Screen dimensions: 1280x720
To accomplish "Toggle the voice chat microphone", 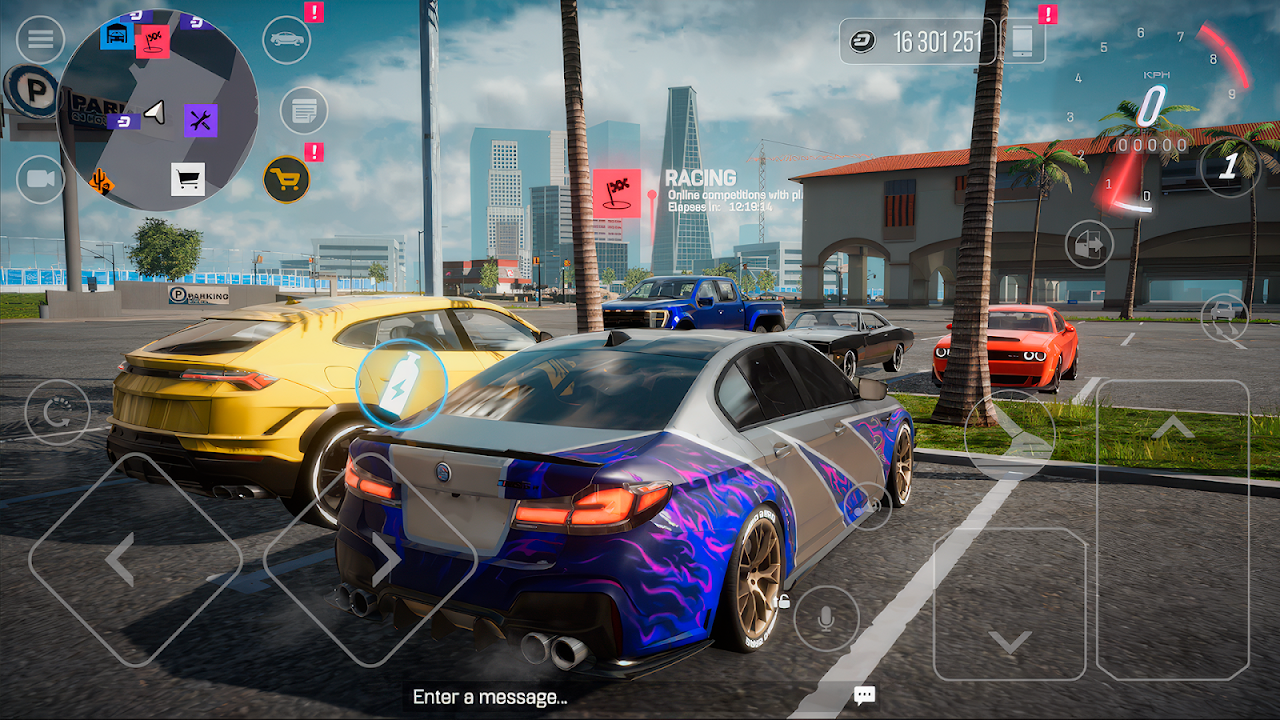I will point(826,619).
